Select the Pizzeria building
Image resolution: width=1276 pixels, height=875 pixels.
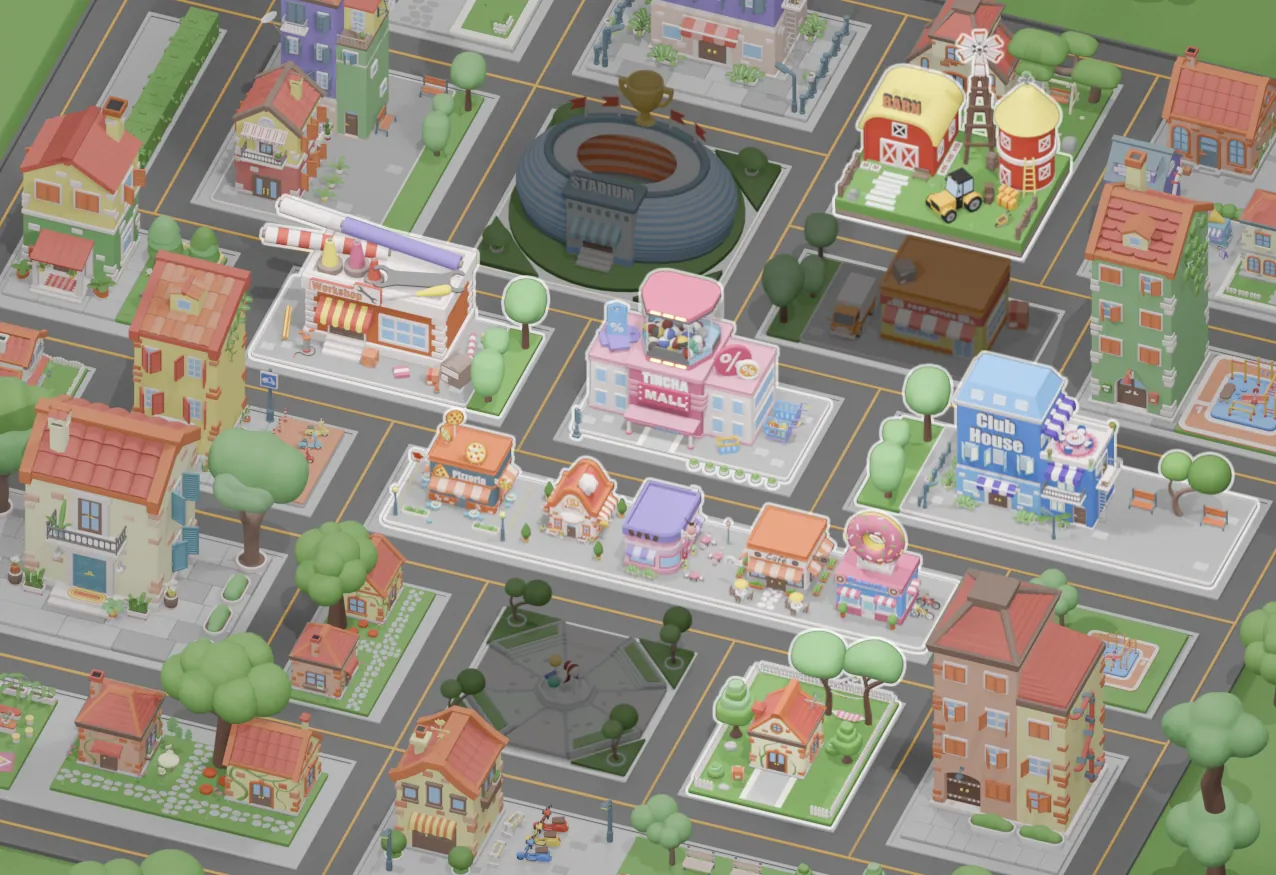(470, 472)
